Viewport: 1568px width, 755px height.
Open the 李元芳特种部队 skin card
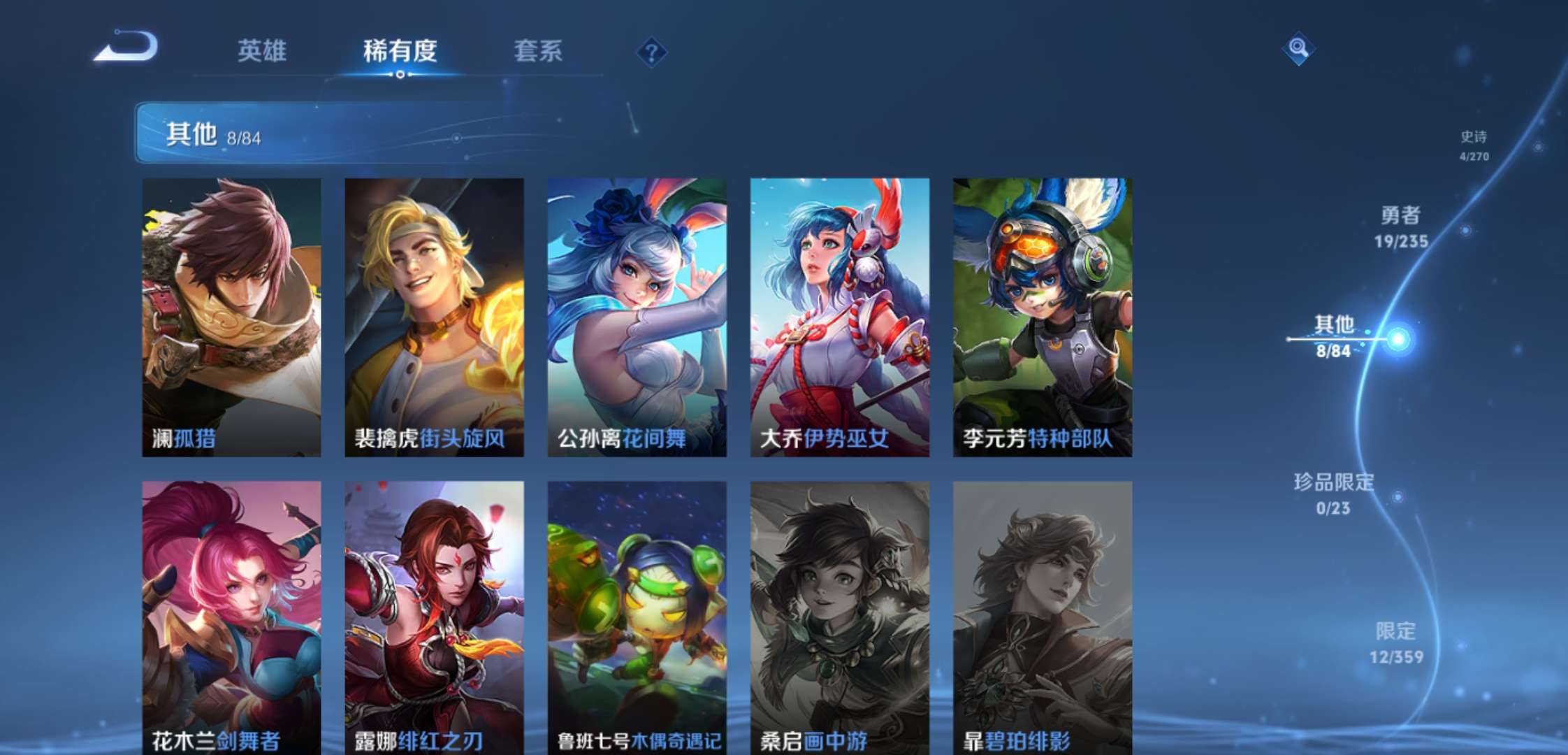tap(1041, 315)
